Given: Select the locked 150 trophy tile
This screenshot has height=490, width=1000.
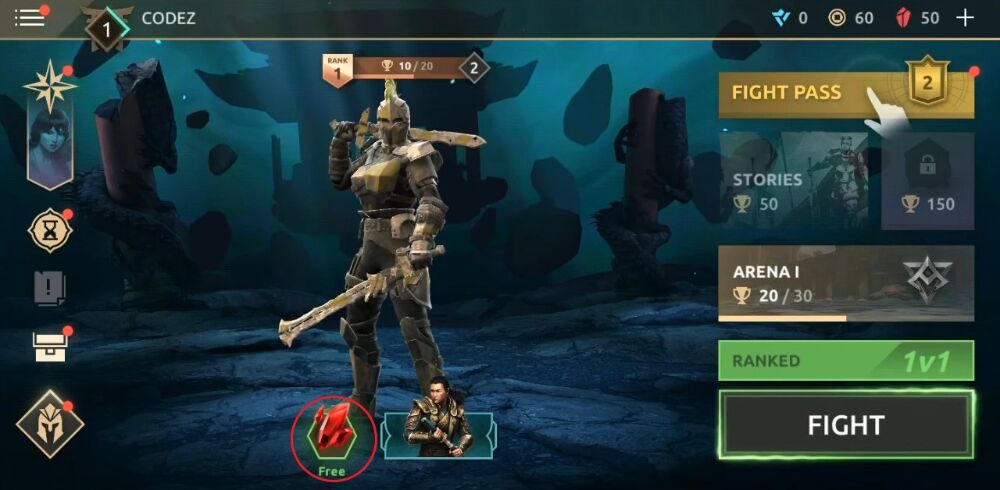Looking at the screenshot, I should (927, 182).
